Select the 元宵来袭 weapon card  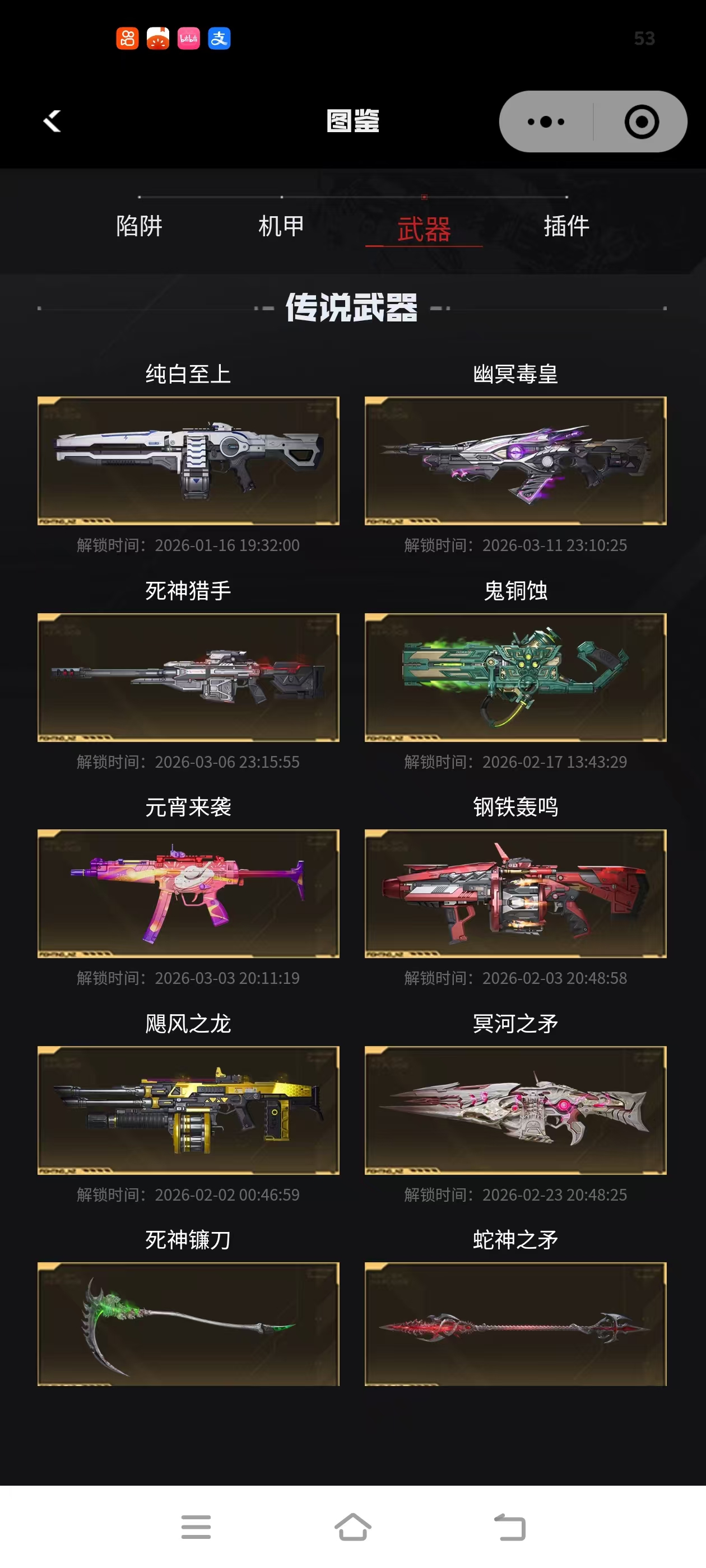(x=188, y=894)
